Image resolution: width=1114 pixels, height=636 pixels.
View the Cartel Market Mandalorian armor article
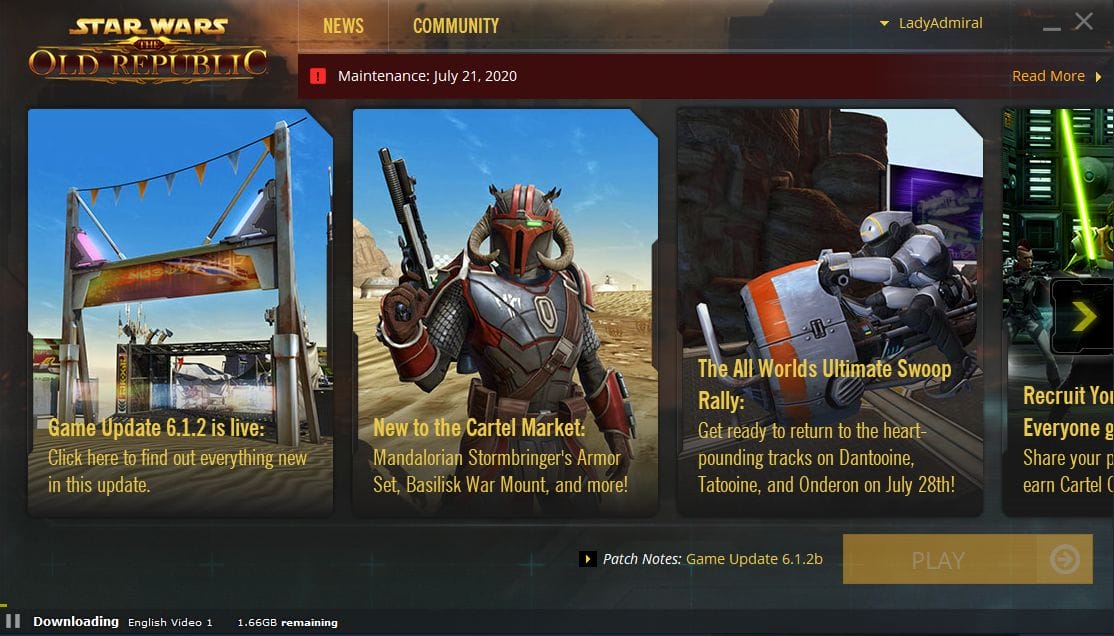(505, 311)
